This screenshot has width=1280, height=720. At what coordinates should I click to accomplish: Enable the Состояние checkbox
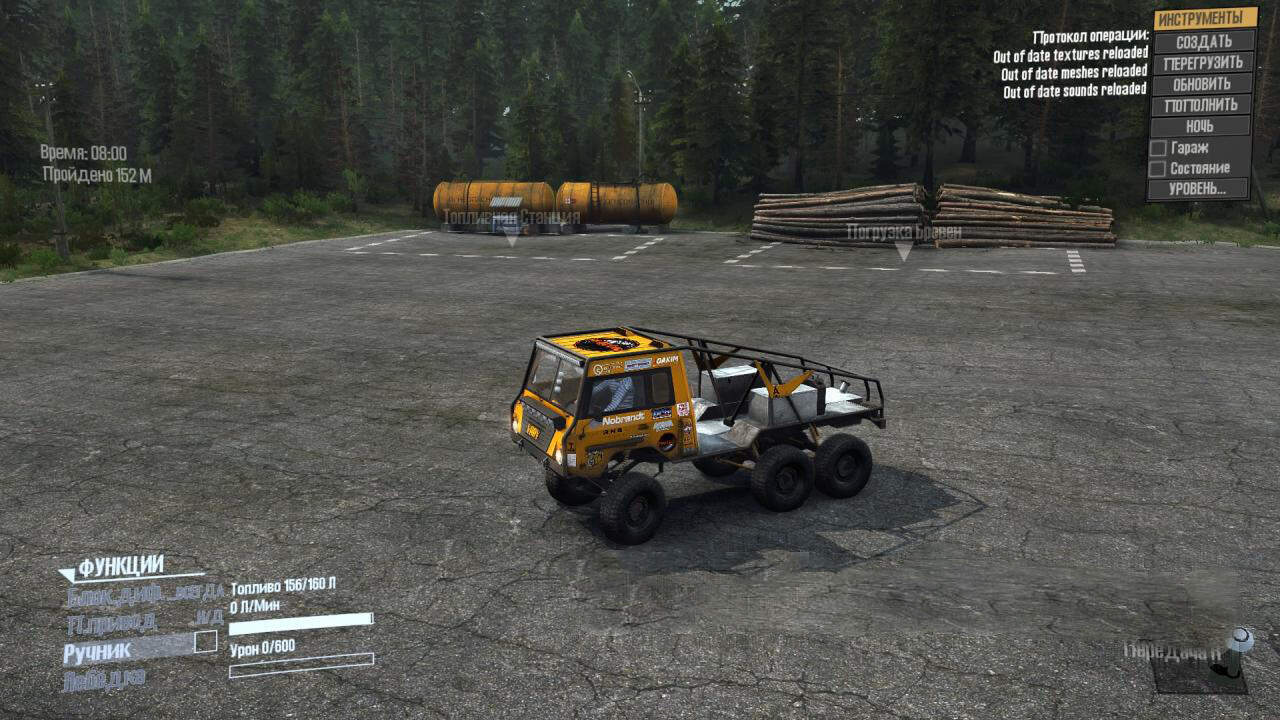1158,169
